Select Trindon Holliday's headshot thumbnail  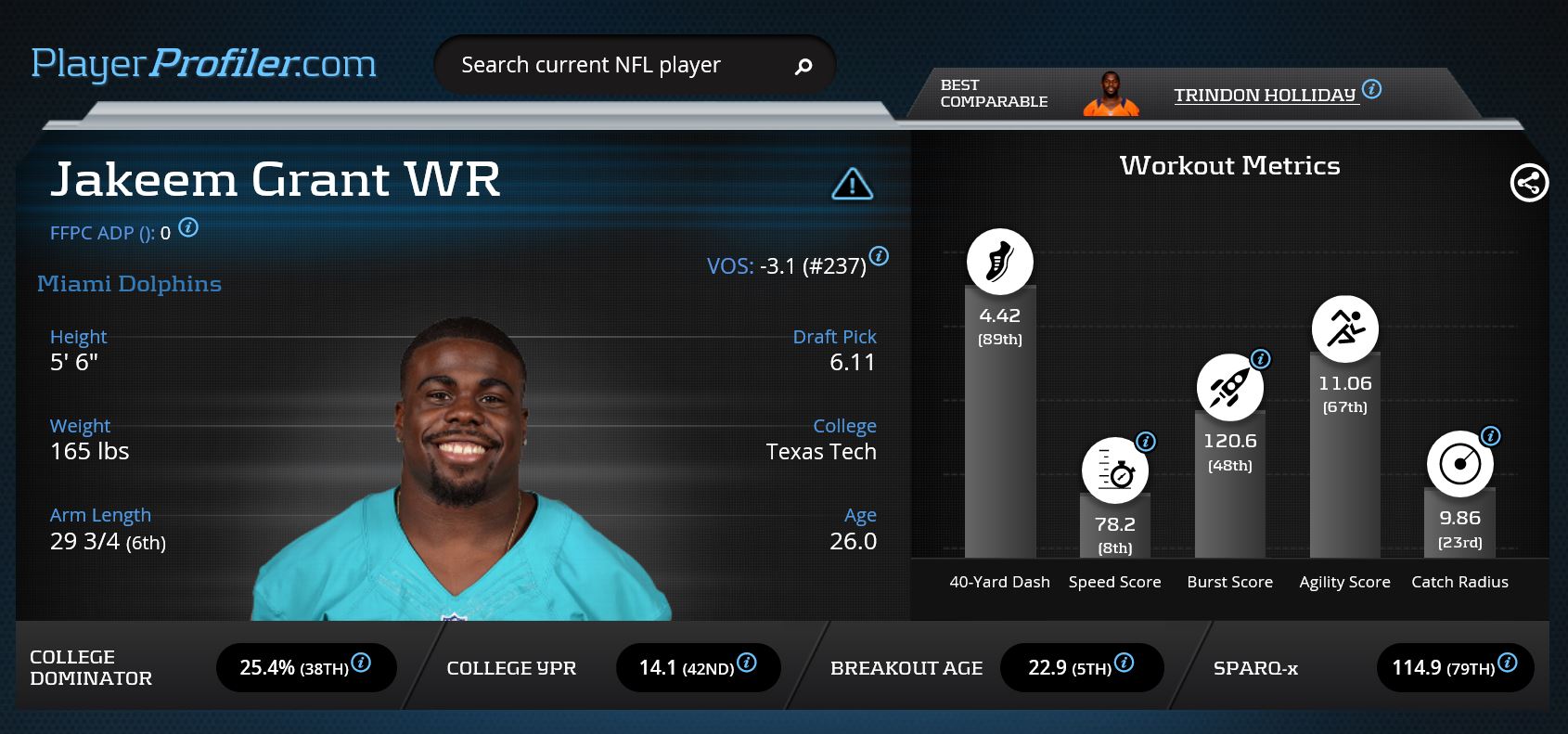pyautogui.click(x=1111, y=94)
